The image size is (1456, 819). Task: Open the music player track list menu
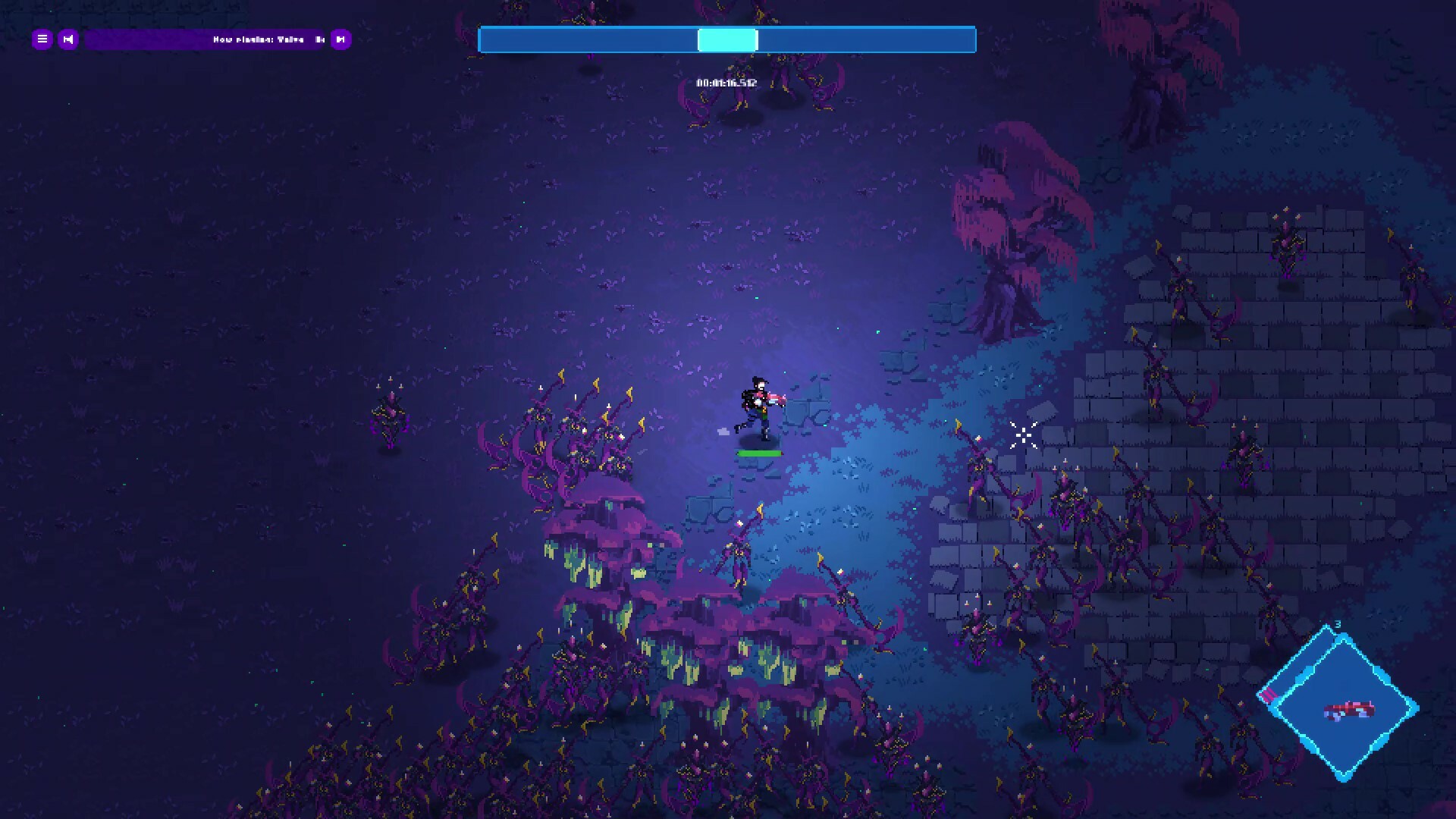pos(42,39)
